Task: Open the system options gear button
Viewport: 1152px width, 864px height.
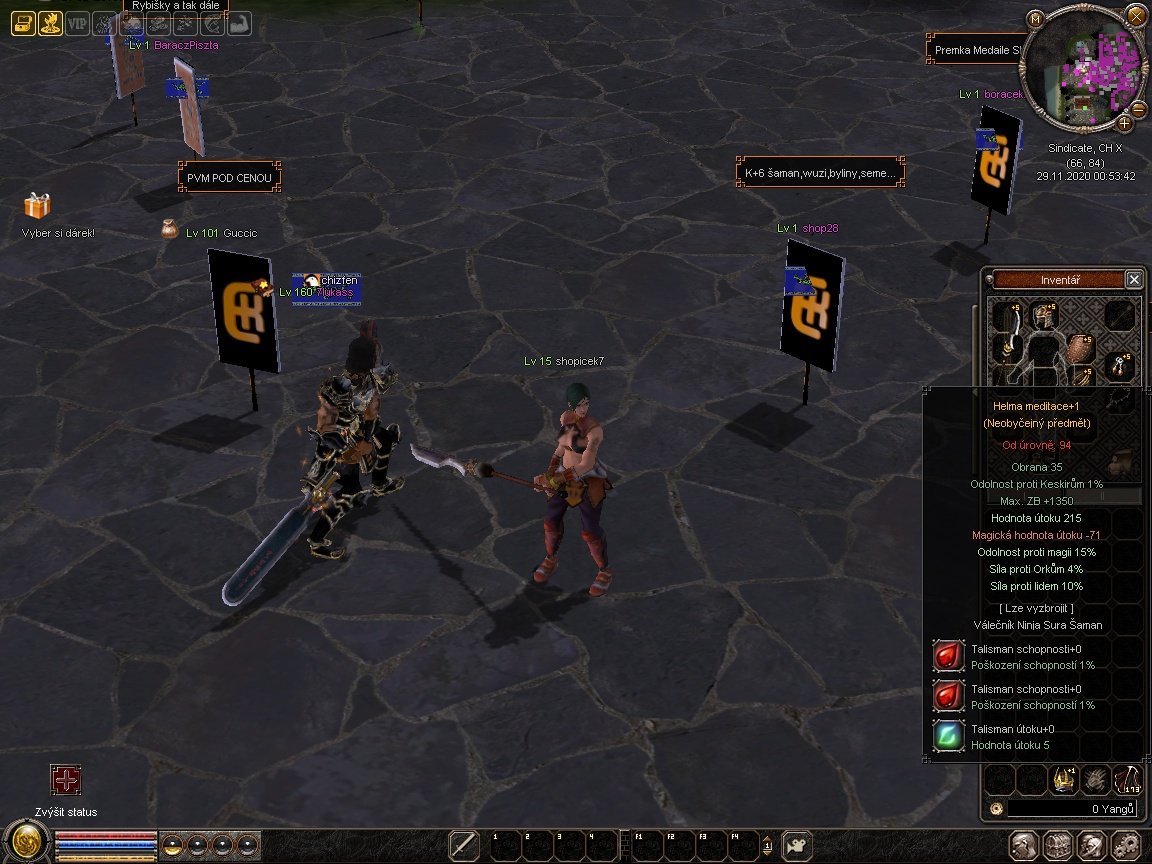Action: pyautogui.click(x=1126, y=845)
